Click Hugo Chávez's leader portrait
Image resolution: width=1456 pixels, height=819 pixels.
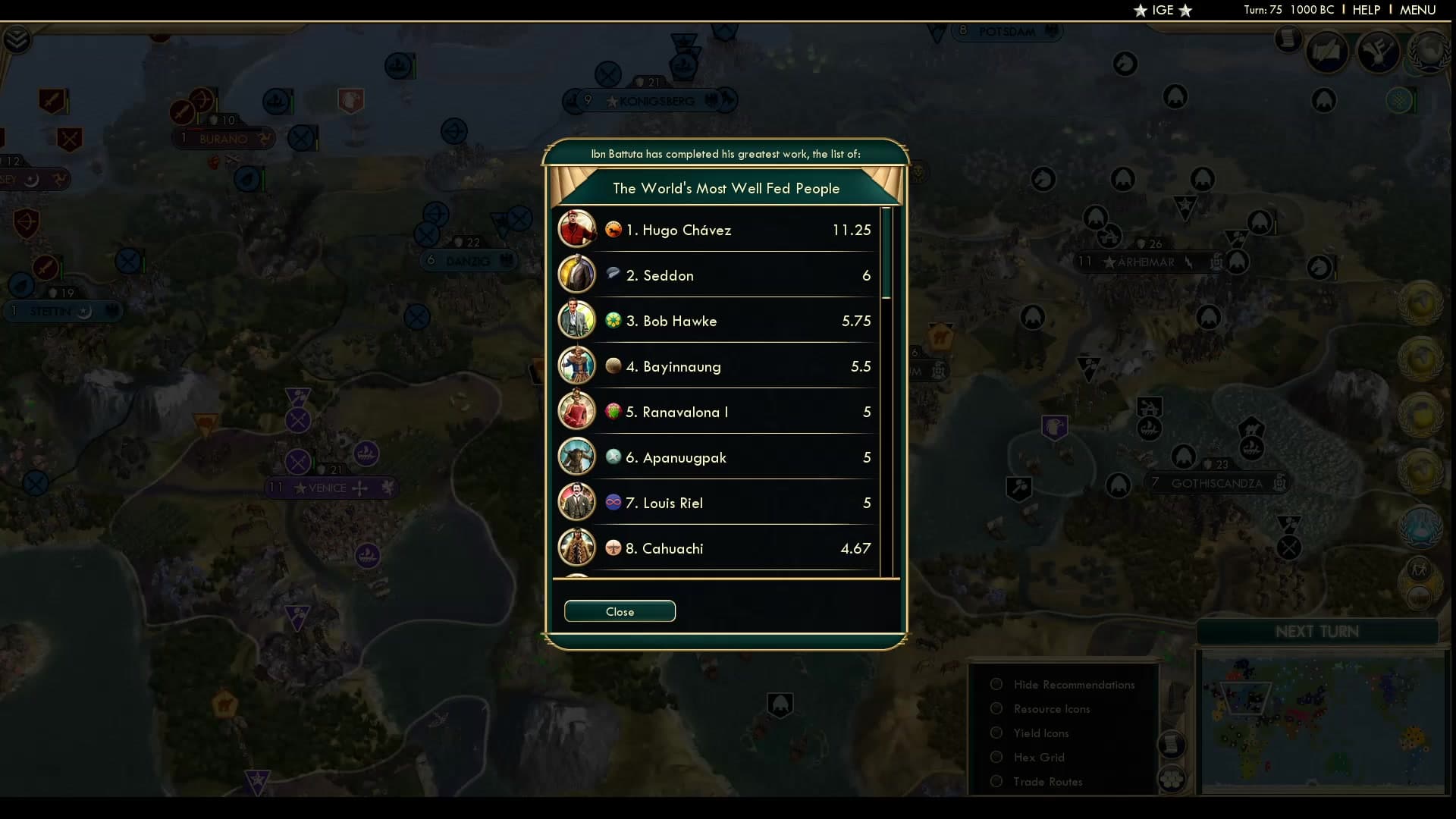(577, 229)
